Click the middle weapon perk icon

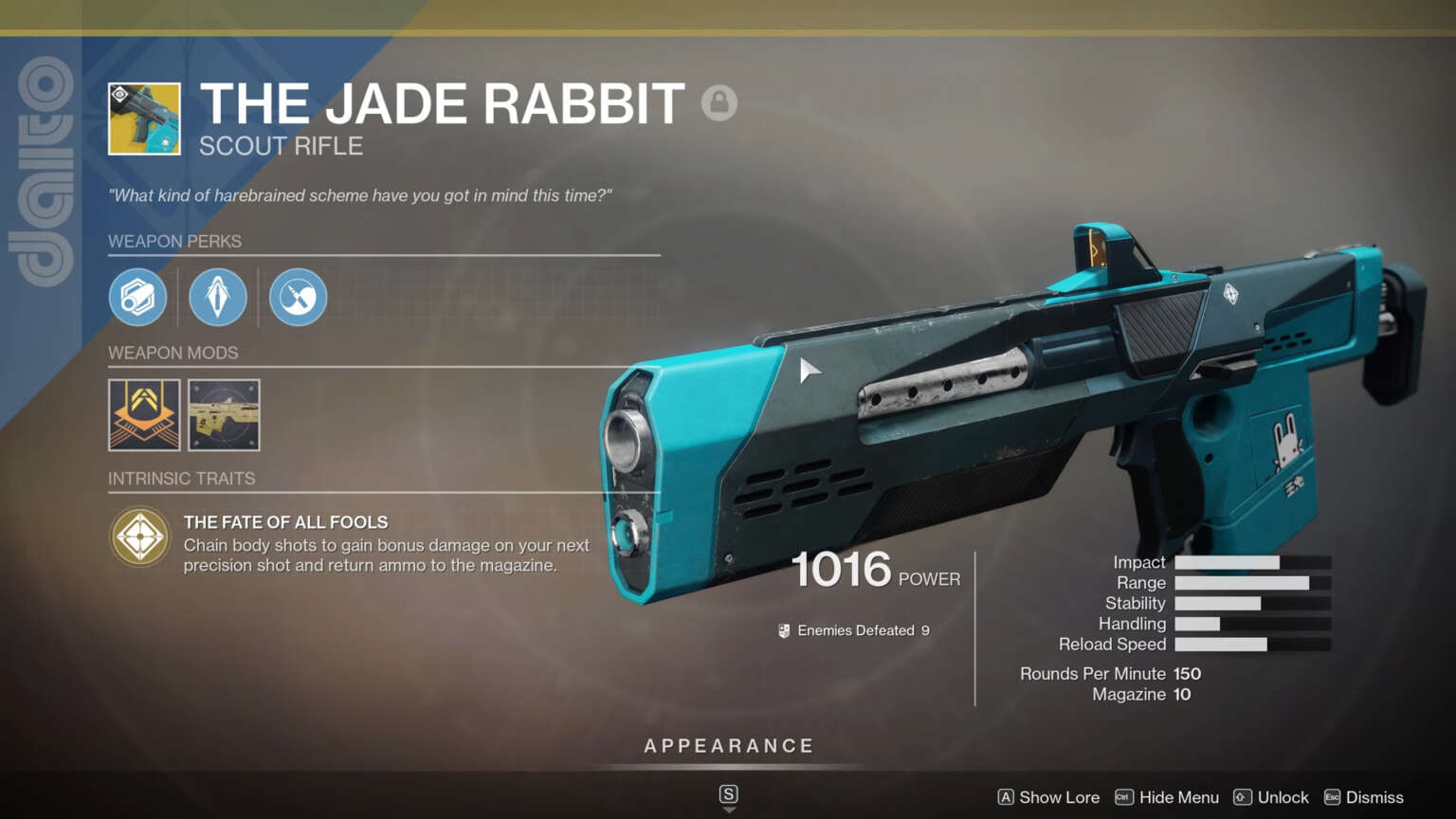tap(217, 297)
